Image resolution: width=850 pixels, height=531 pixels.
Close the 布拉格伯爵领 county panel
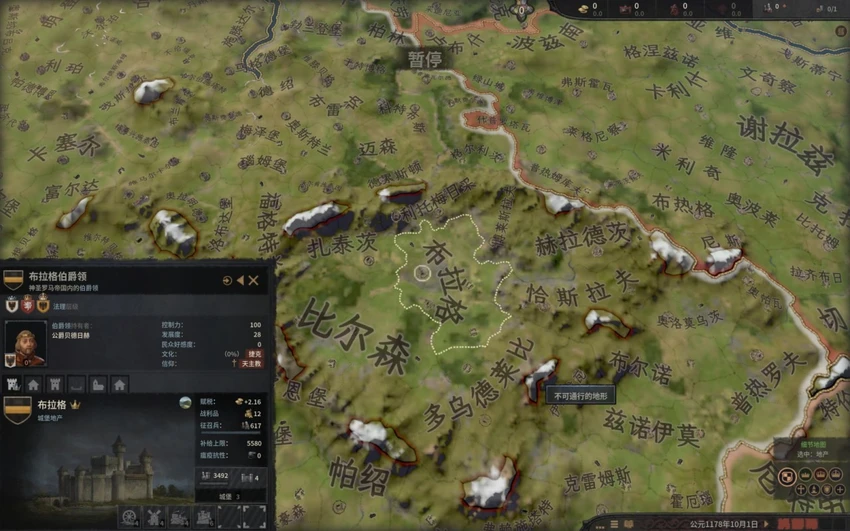(x=254, y=281)
